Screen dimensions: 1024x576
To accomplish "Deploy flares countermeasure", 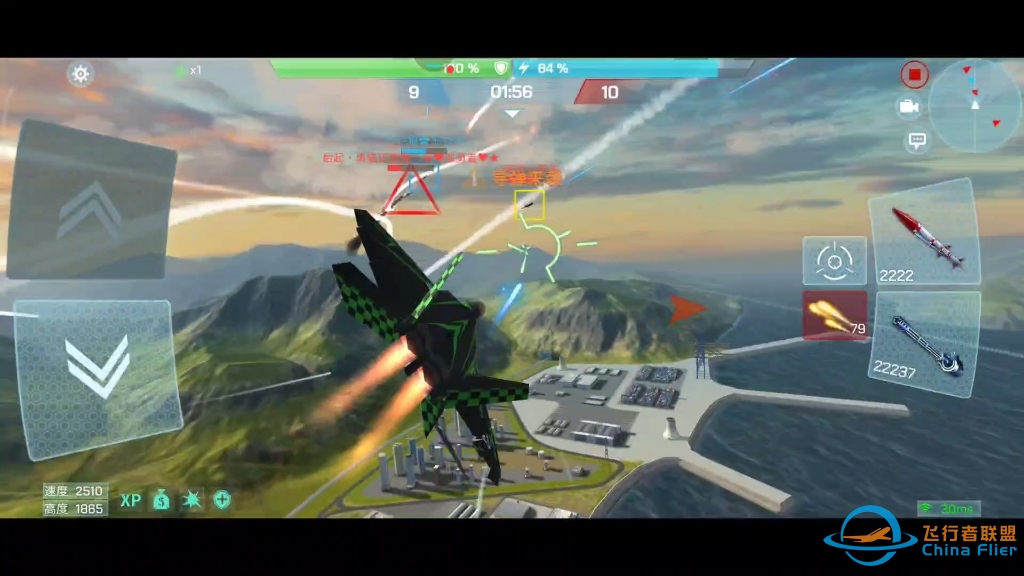I will pyautogui.click(x=834, y=316).
